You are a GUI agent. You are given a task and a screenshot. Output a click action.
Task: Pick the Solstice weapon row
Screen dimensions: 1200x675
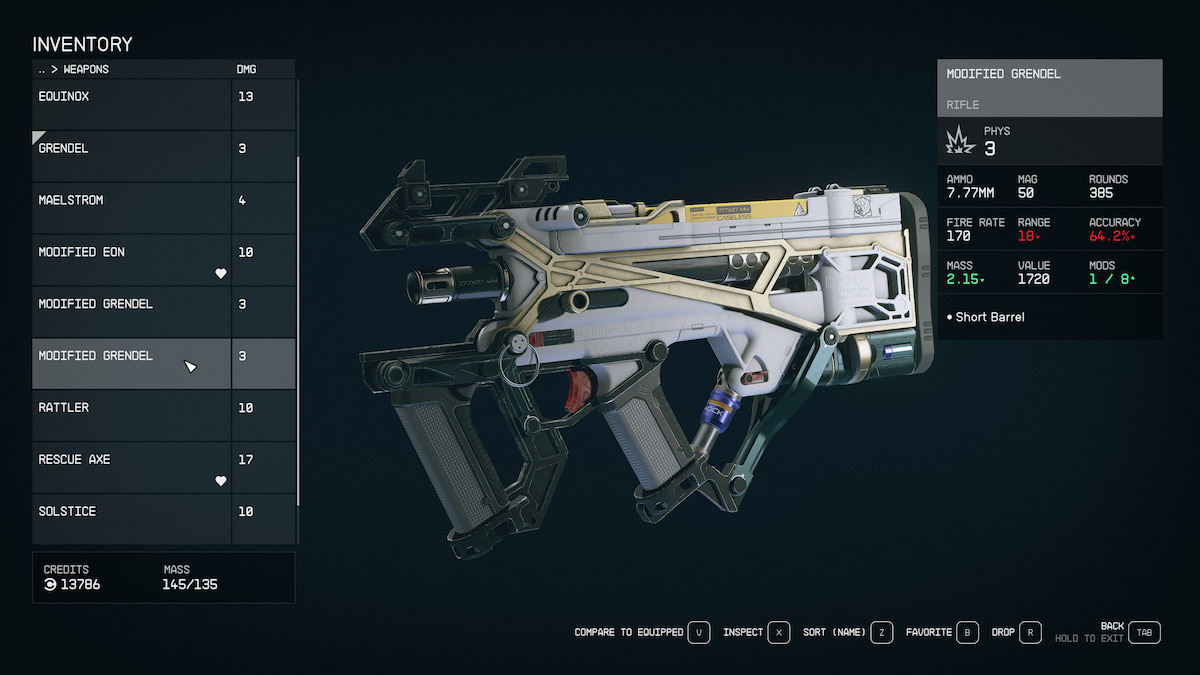click(130, 513)
